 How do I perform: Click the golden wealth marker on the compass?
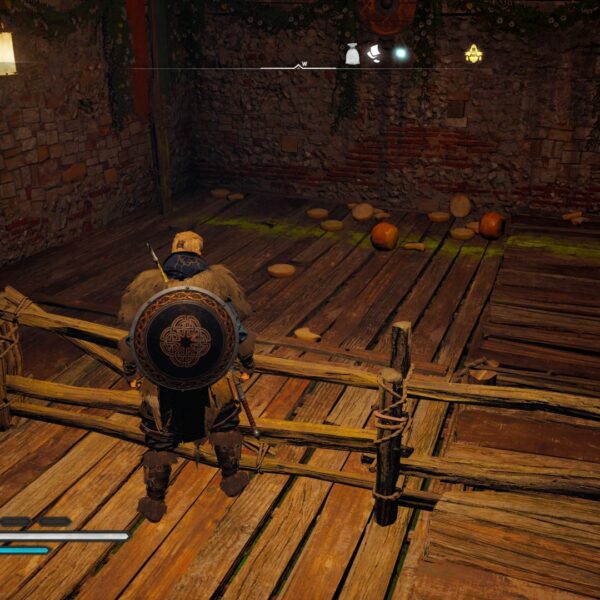(473, 53)
